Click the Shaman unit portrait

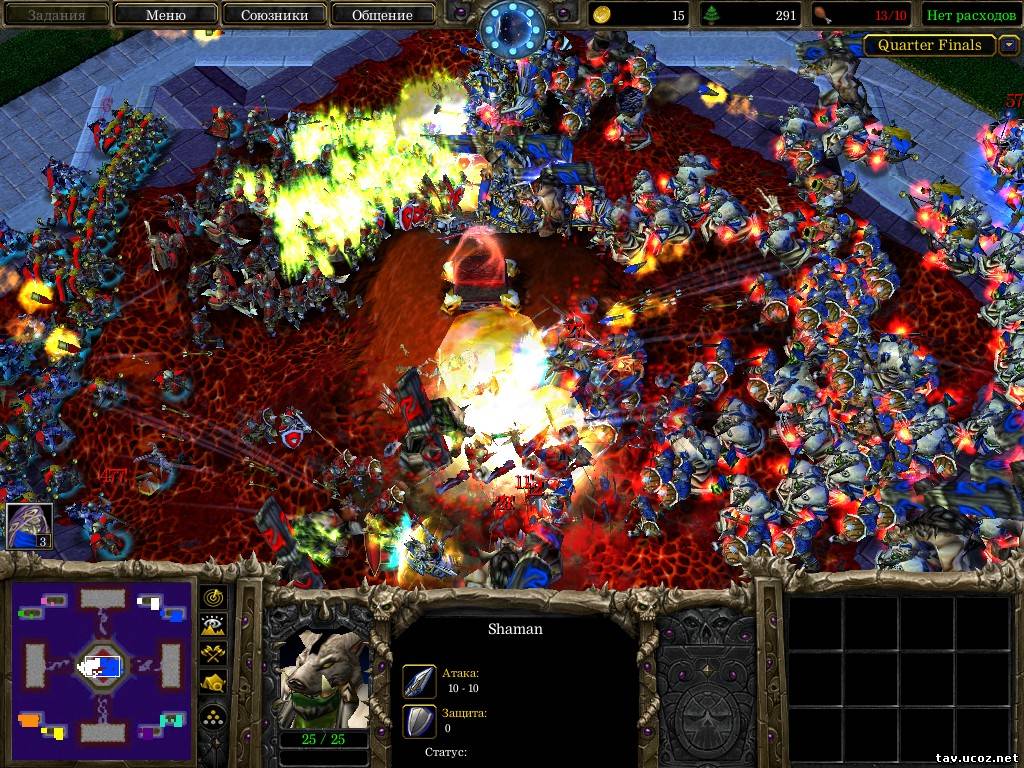(322, 679)
